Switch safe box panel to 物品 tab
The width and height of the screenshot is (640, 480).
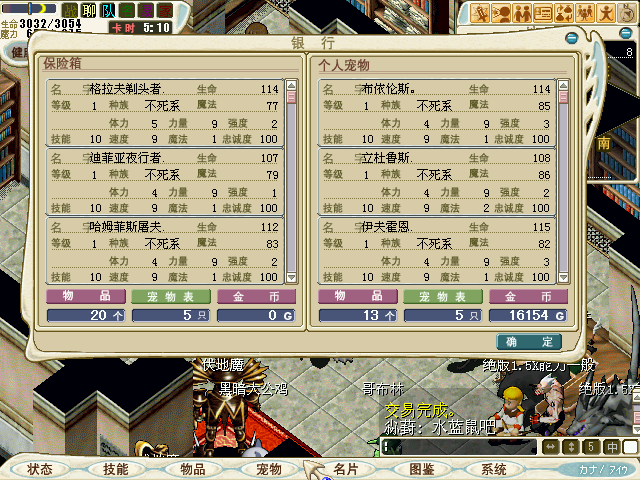coord(85,297)
